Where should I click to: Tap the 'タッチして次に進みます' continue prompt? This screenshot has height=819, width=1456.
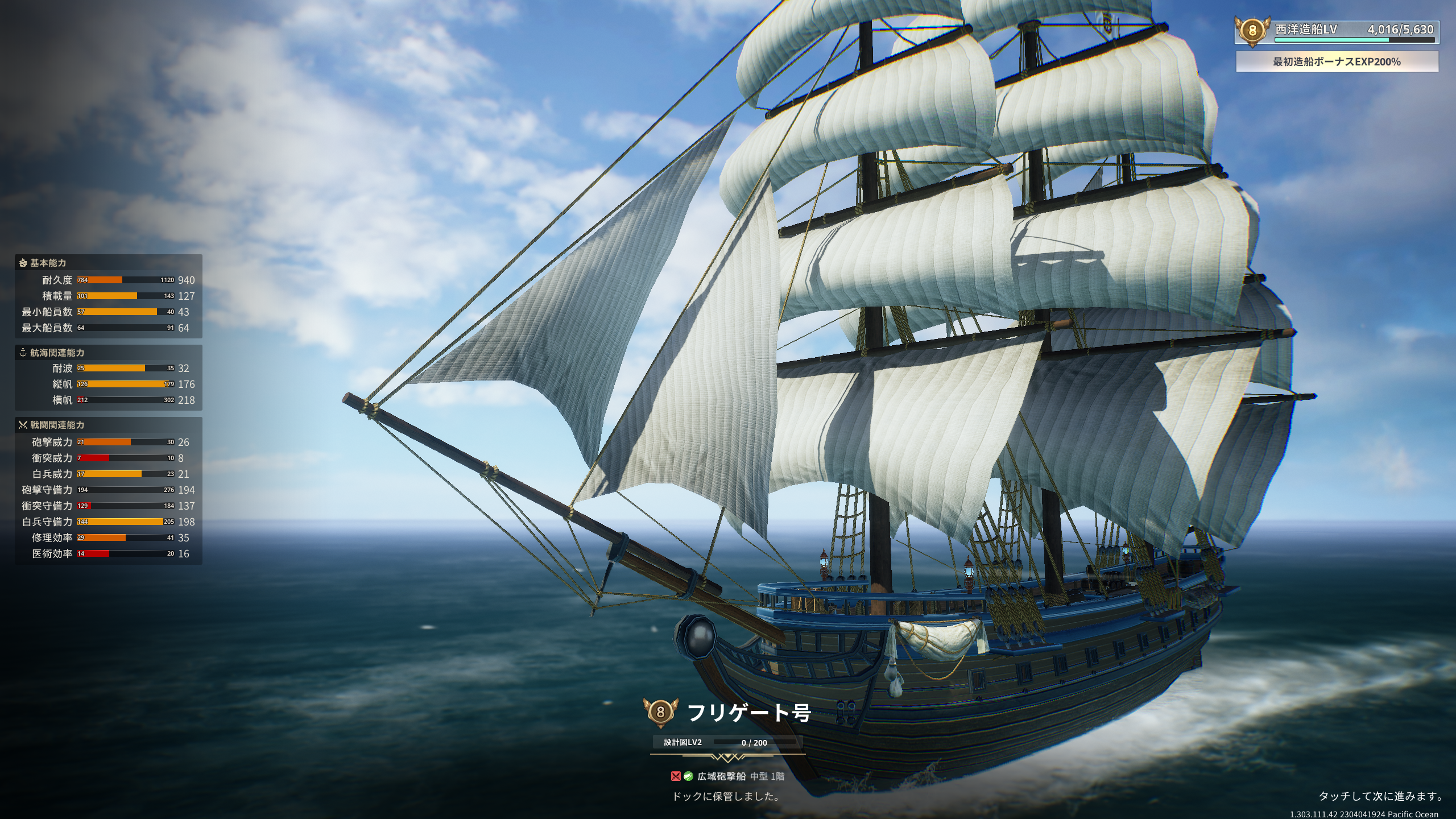click(1380, 796)
